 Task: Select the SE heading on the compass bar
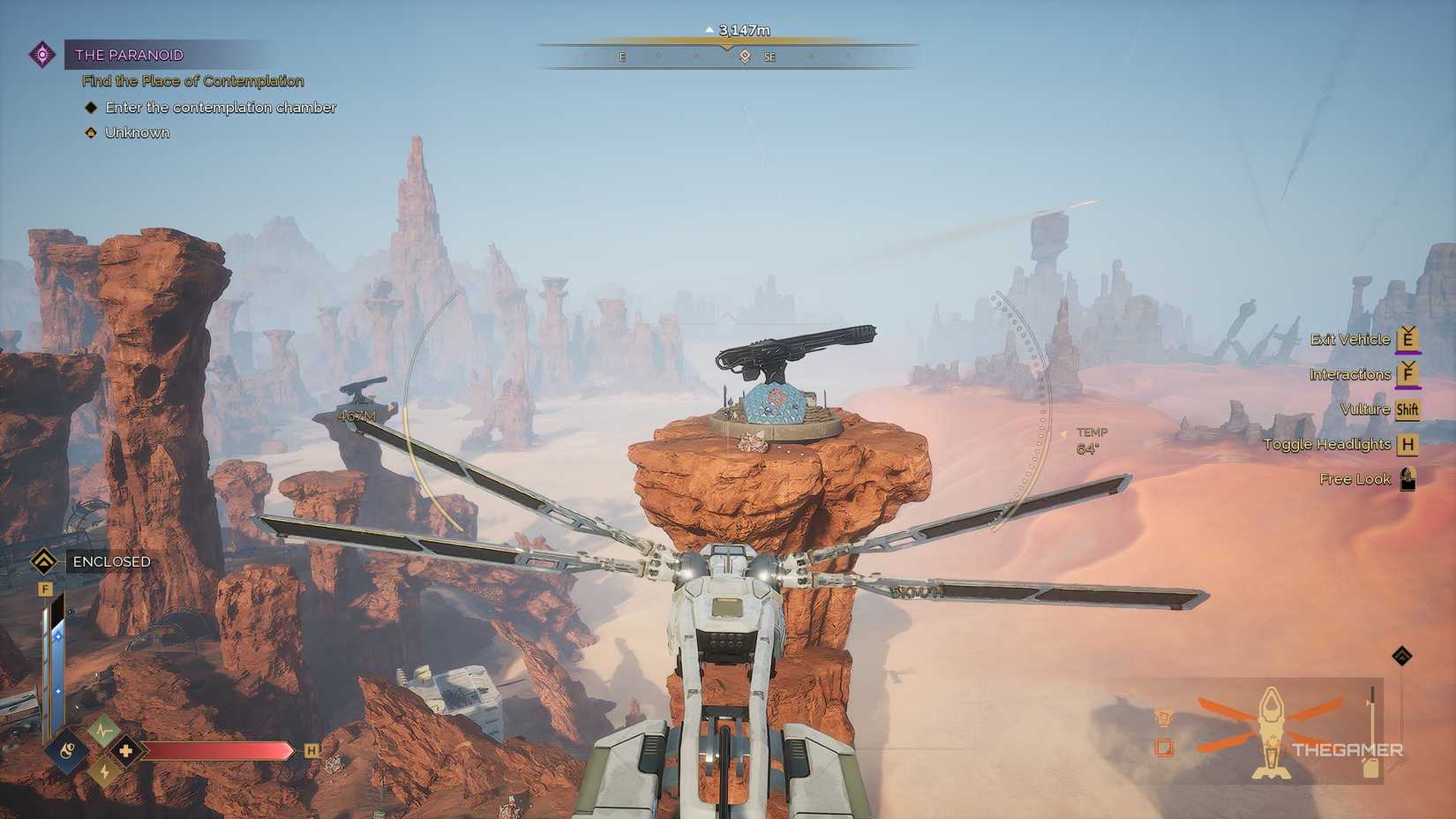(x=770, y=56)
